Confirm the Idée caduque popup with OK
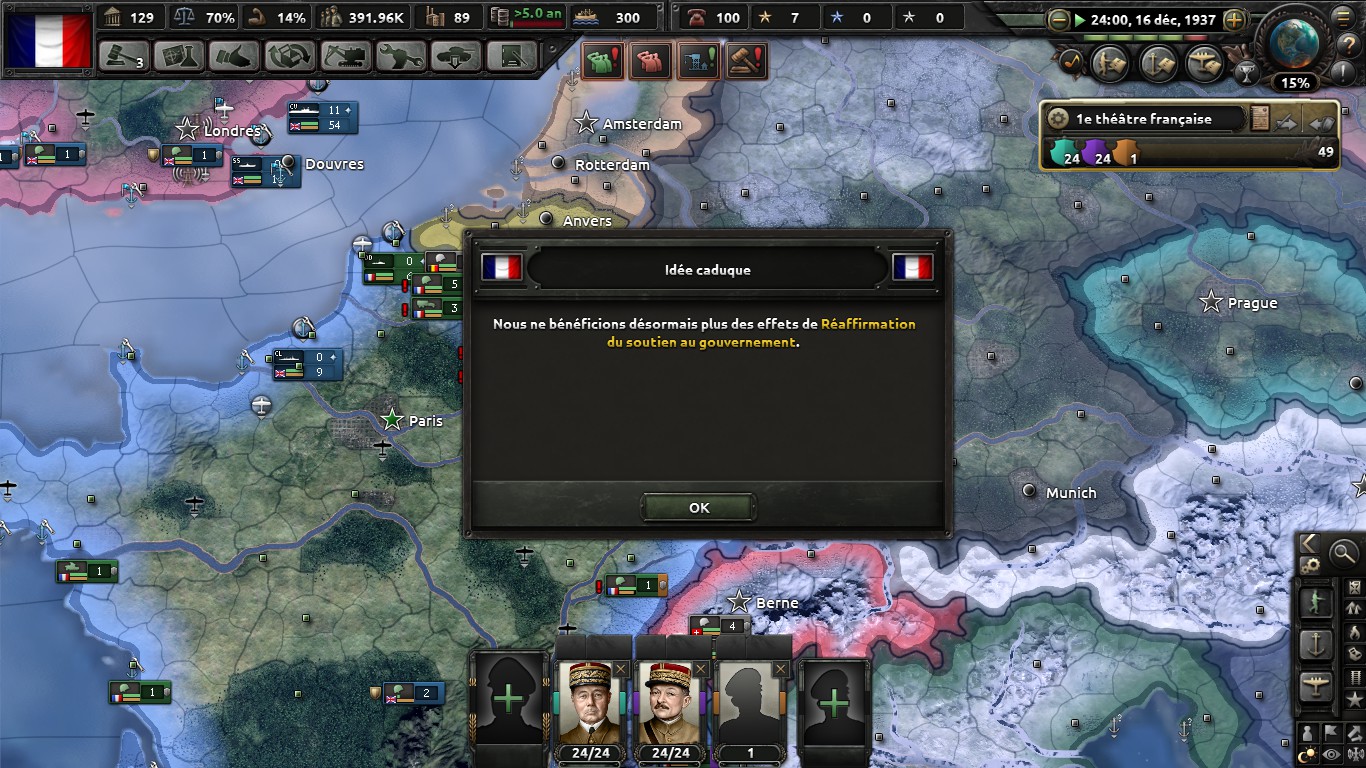1366x768 pixels. (x=699, y=508)
